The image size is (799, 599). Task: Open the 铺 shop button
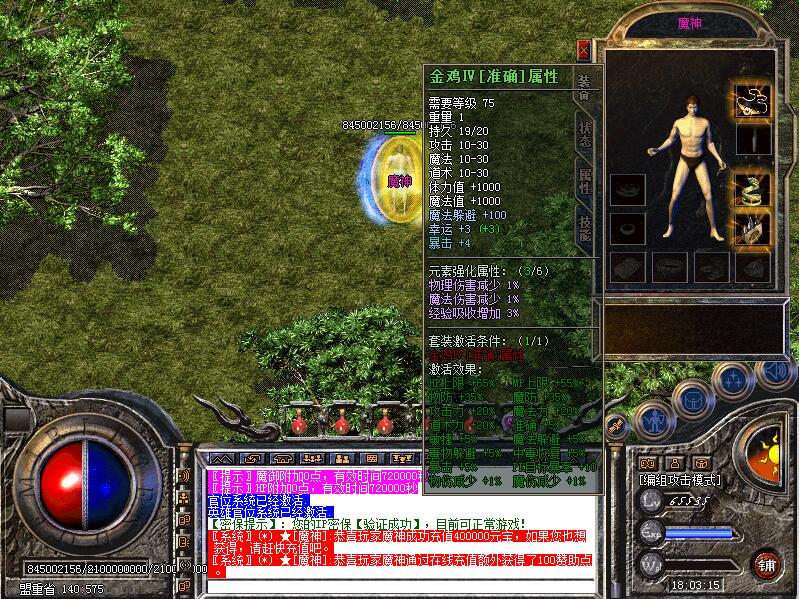[767, 563]
